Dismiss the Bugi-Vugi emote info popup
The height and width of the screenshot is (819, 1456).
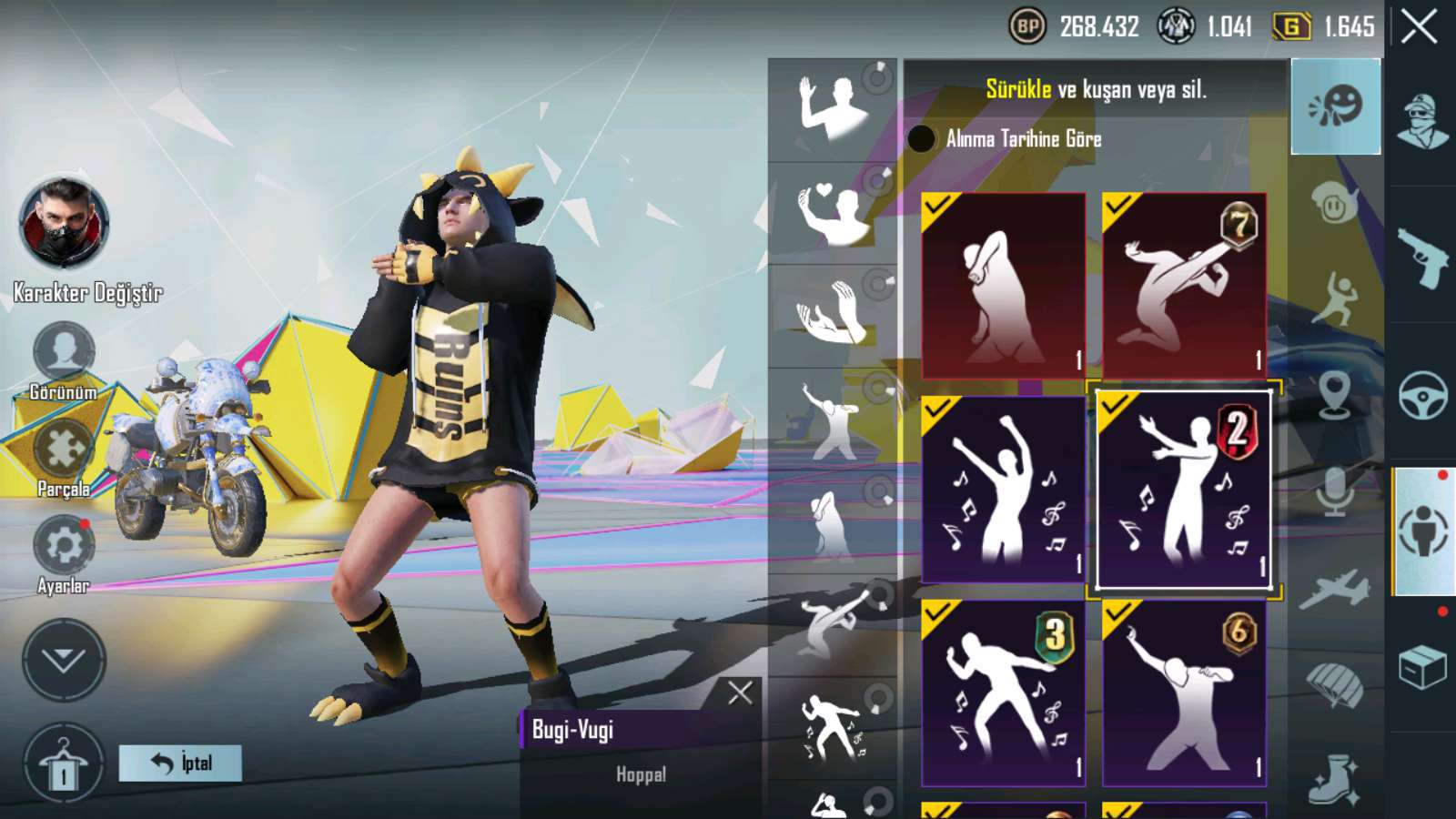pyautogui.click(x=740, y=693)
